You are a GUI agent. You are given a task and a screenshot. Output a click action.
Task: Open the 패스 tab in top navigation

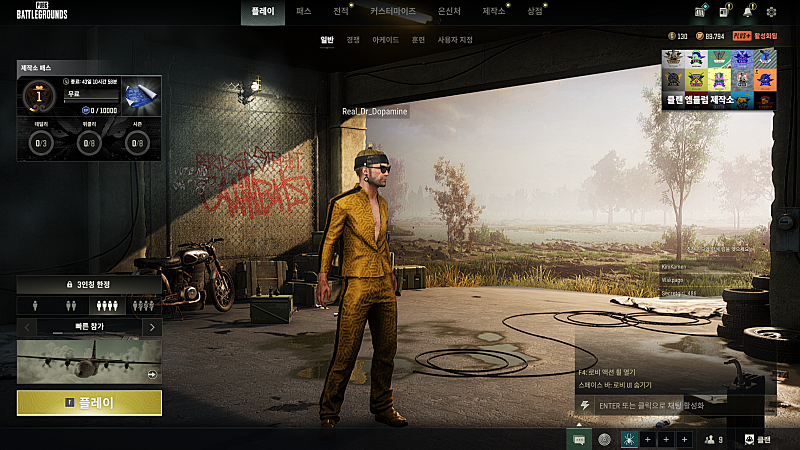304,12
